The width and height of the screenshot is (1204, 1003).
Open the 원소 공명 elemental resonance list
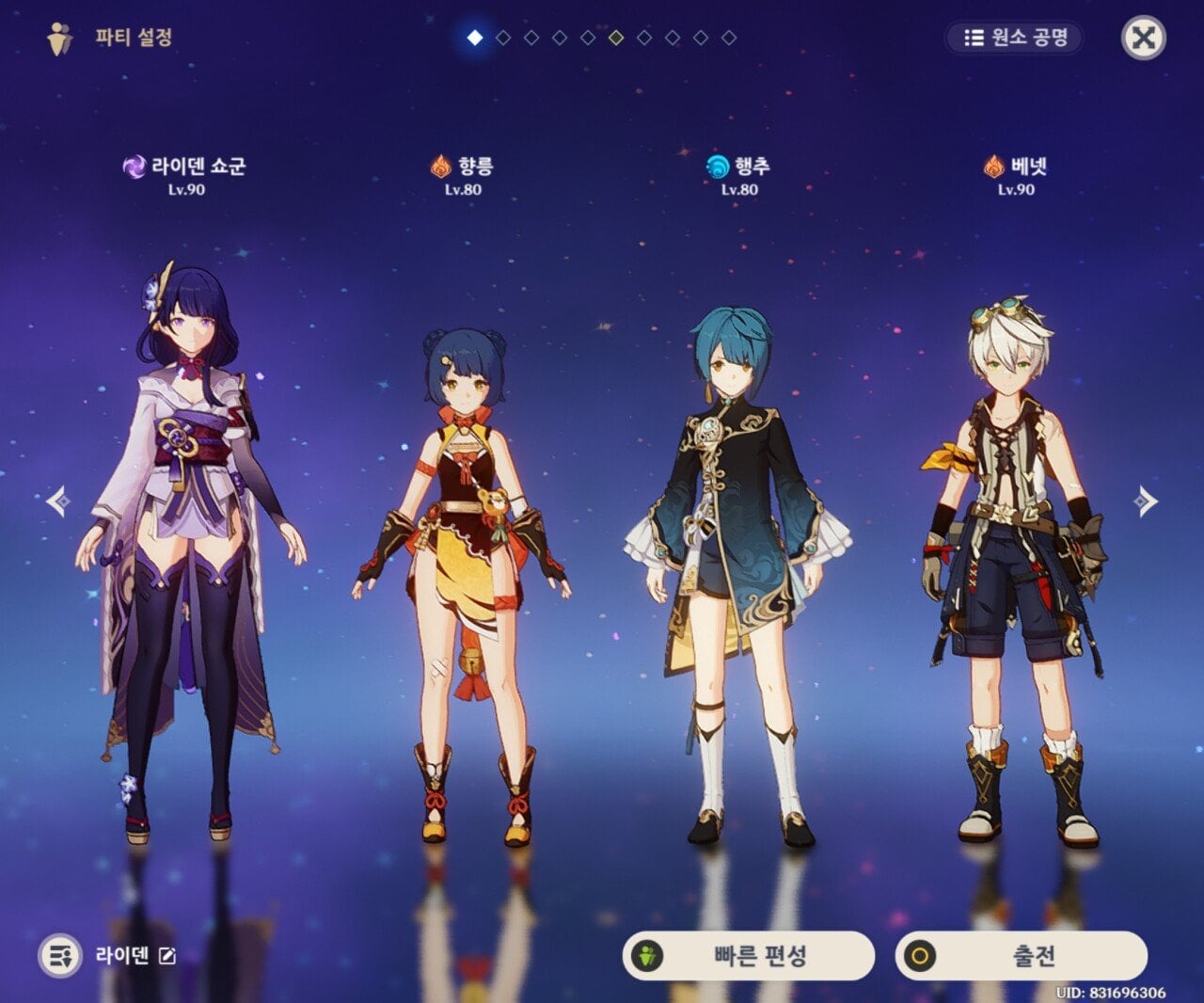point(1014,38)
